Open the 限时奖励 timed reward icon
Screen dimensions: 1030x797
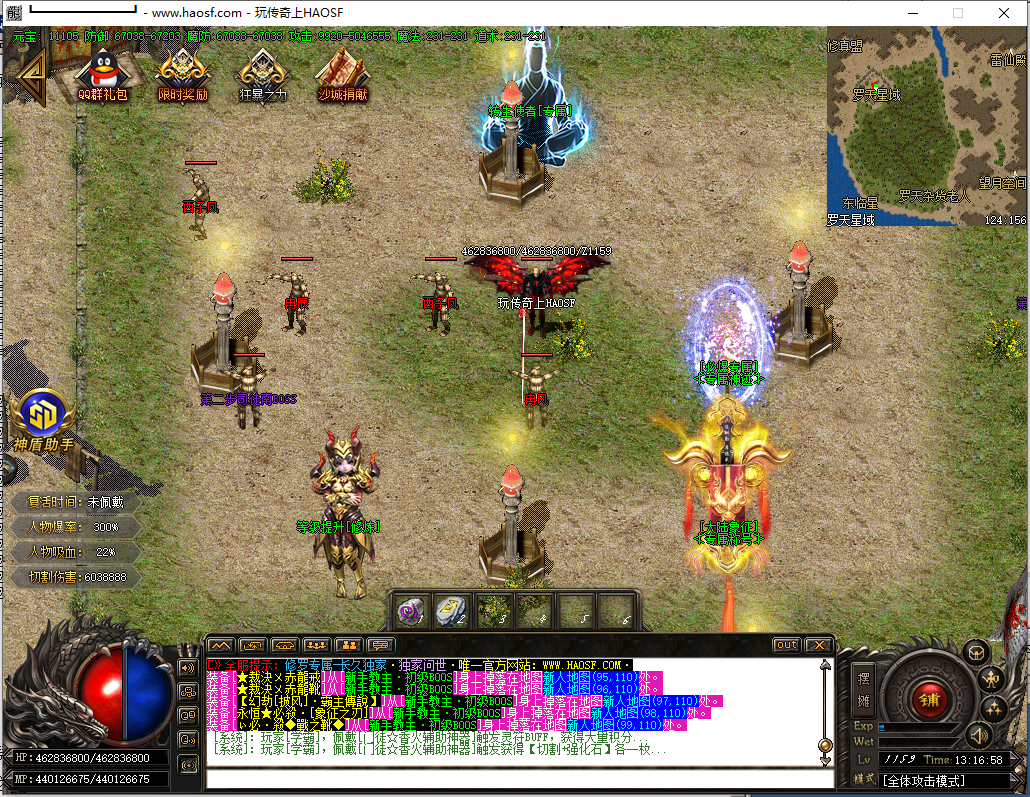183,73
